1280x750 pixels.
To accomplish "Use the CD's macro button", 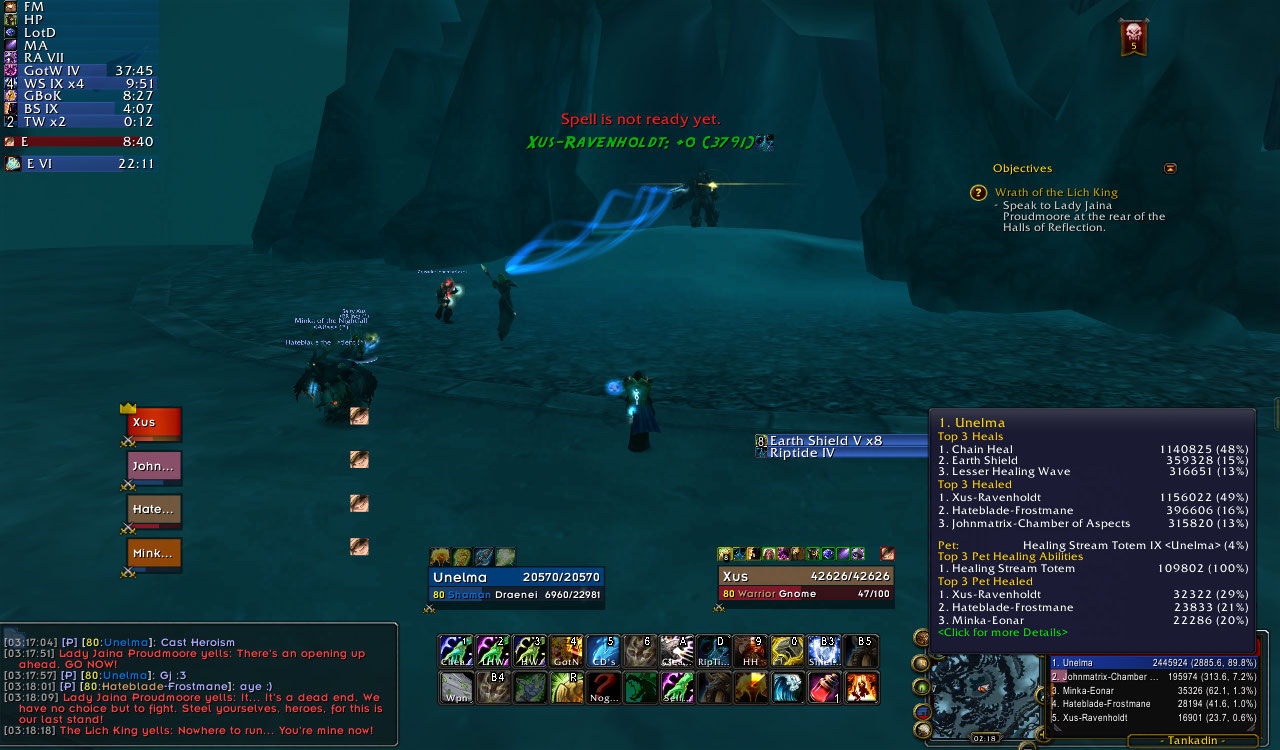I will pyautogui.click(x=602, y=651).
